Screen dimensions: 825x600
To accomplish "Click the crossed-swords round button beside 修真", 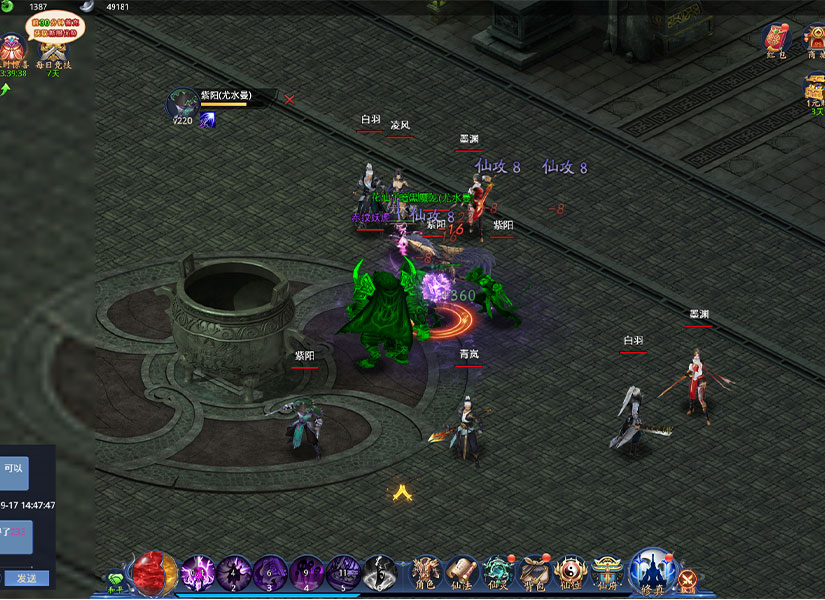I will (687, 579).
